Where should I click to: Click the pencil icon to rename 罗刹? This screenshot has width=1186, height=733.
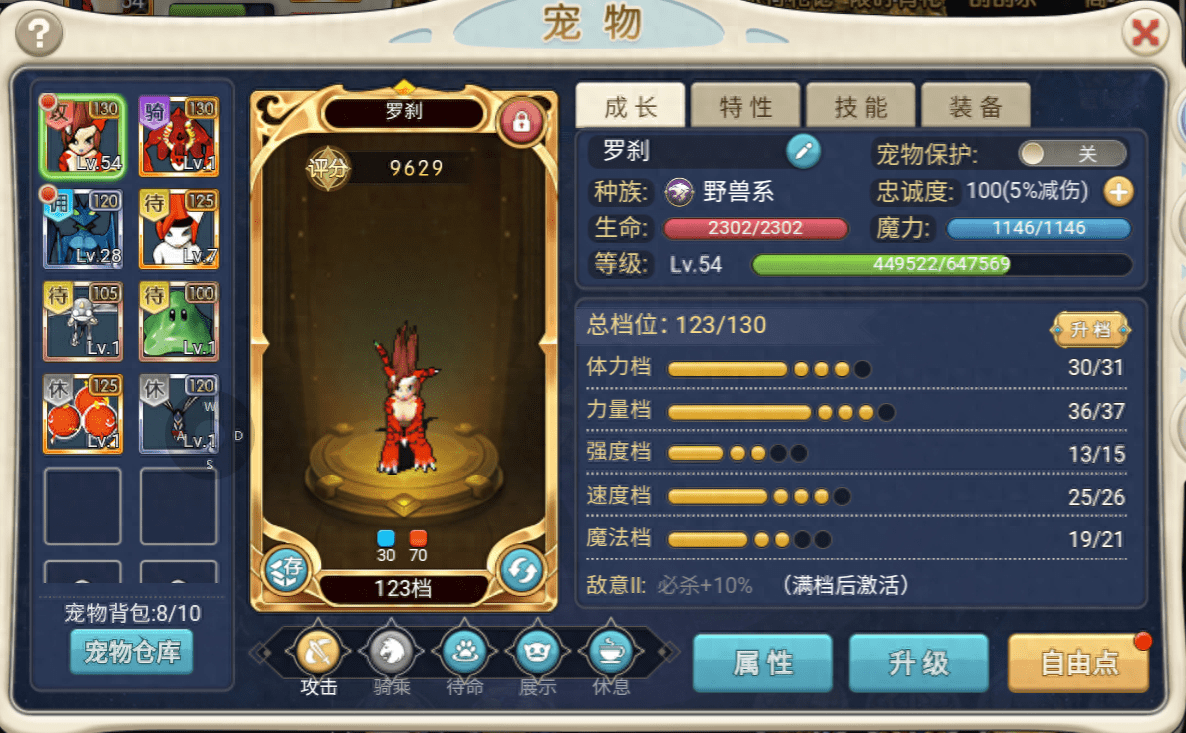[x=803, y=152]
